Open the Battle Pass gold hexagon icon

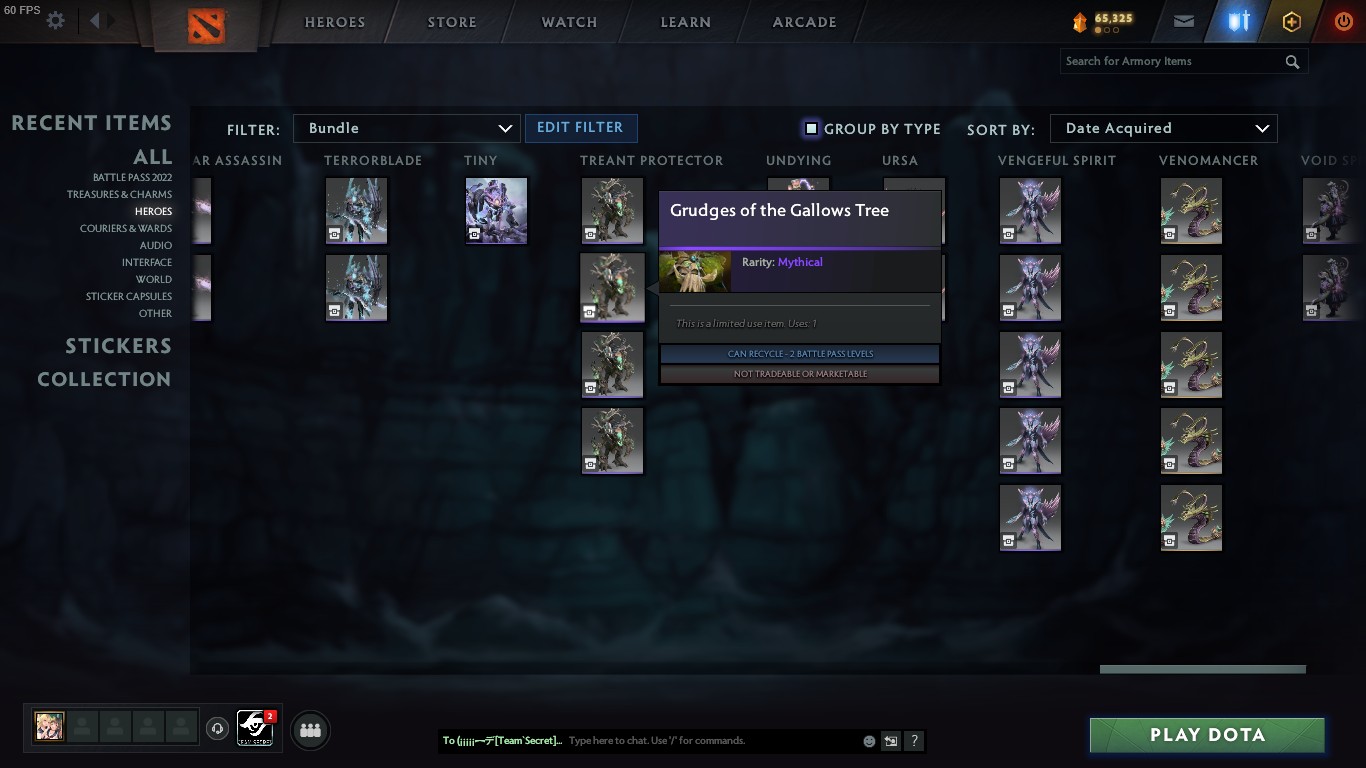[x=1291, y=20]
